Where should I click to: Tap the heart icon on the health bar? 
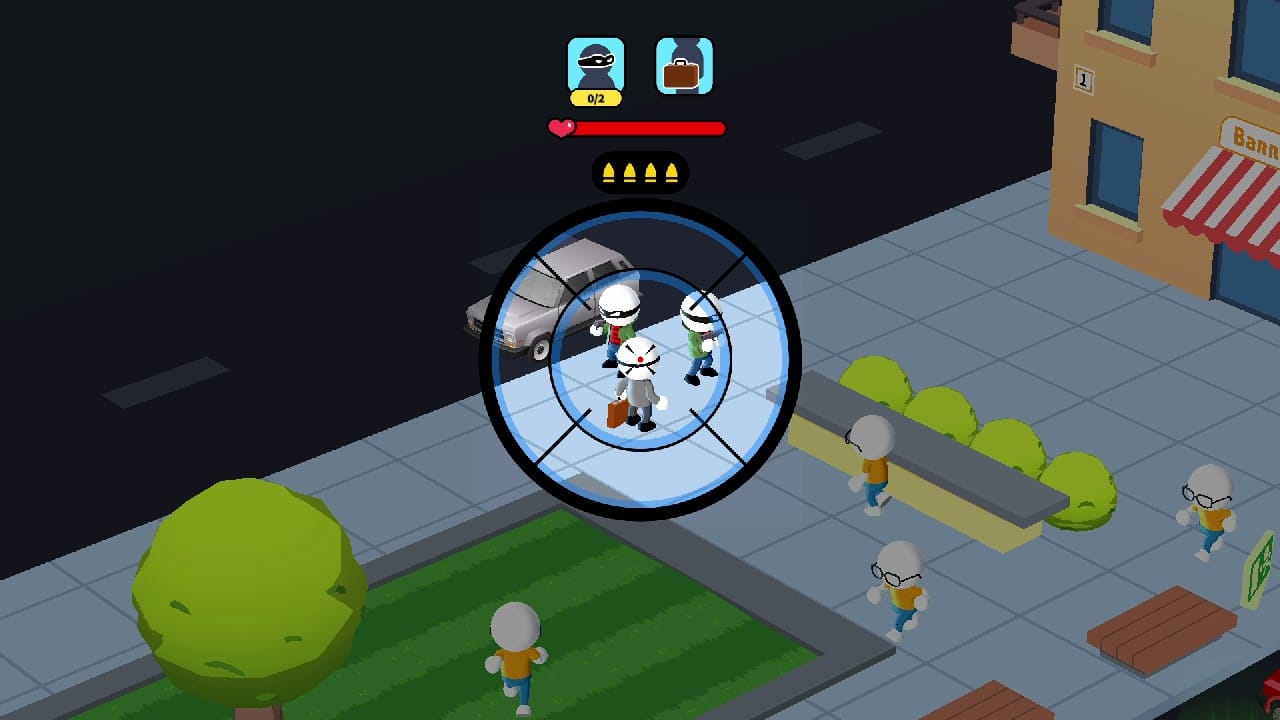pos(559,127)
